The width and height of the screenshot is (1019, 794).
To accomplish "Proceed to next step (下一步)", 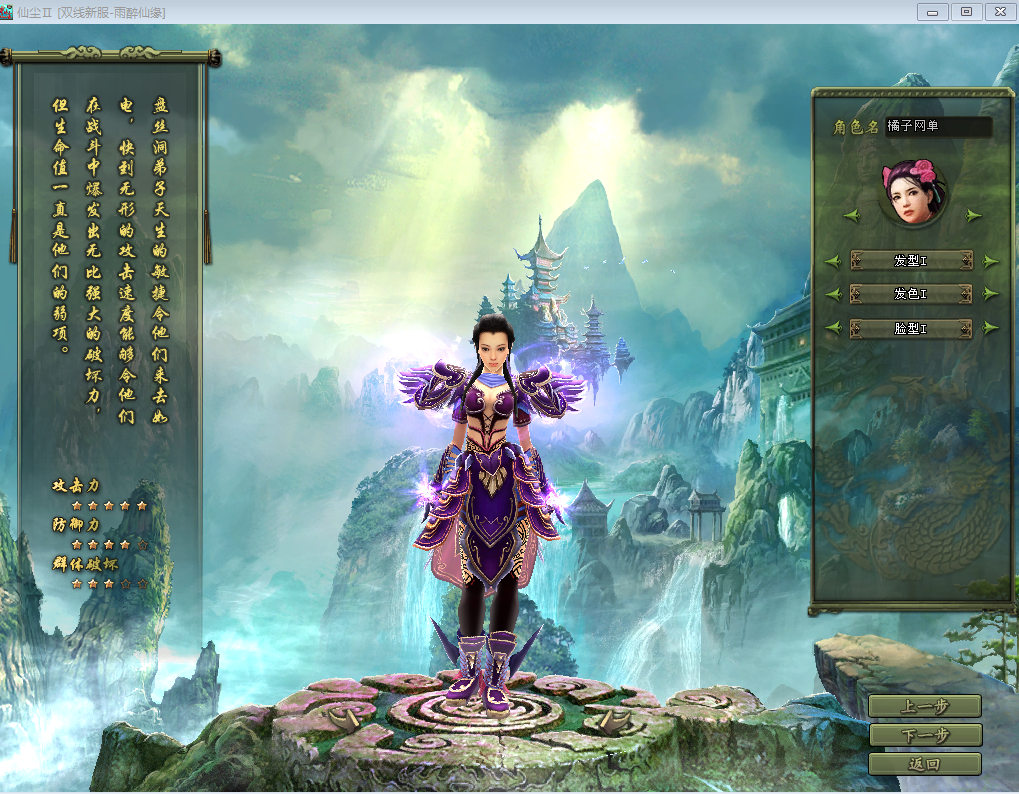I will coord(925,735).
